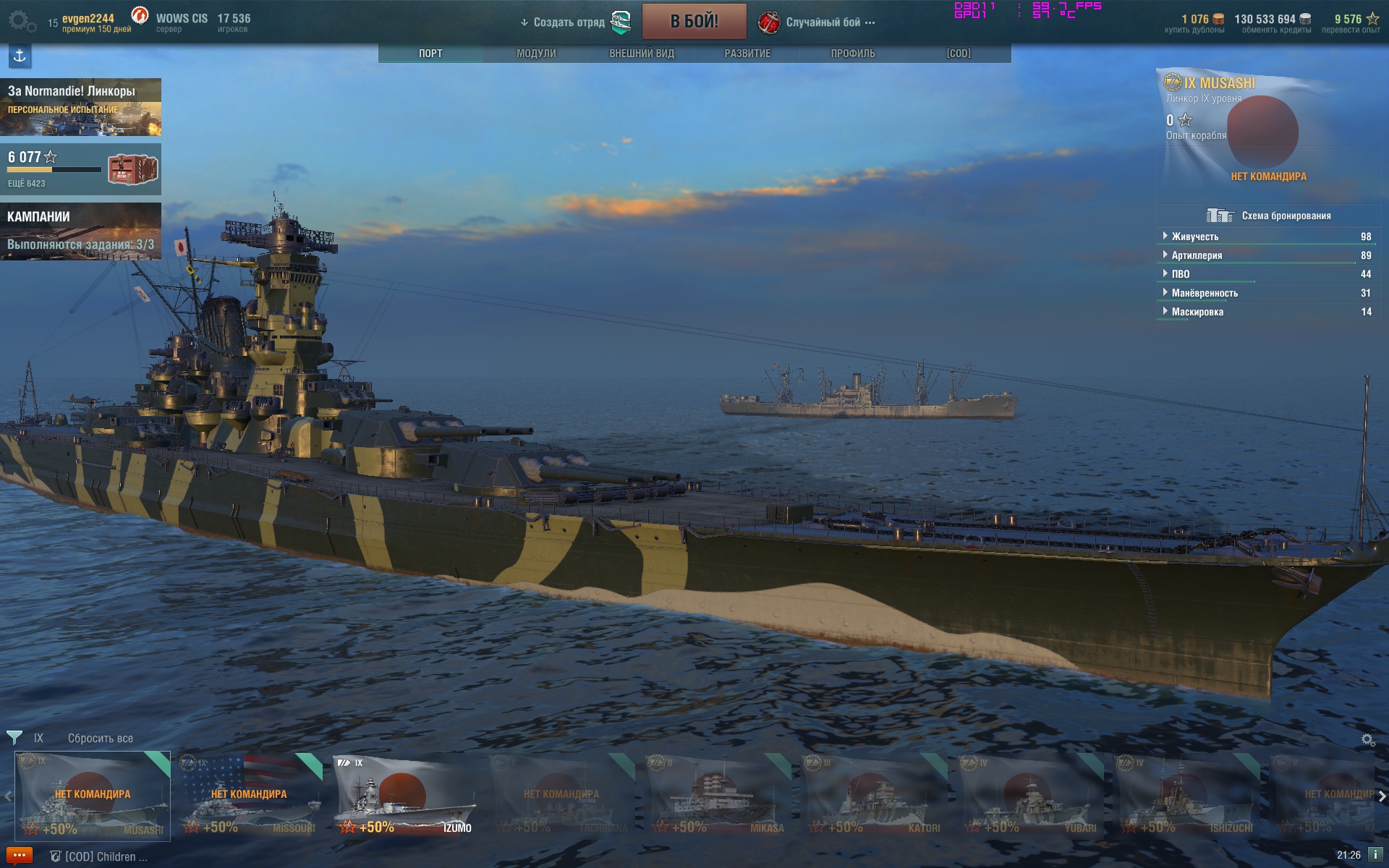Screen dimensions: 1389x868
Task: View the Схема бронирования armor layout
Action: (x=1286, y=216)
